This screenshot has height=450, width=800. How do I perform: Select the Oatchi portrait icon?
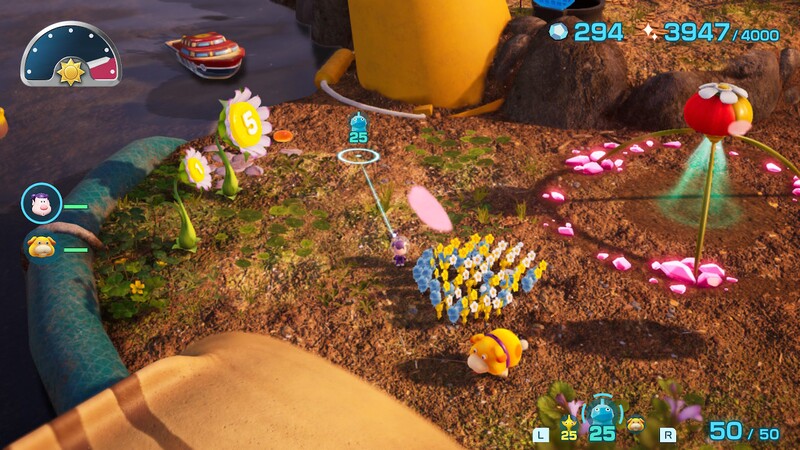41,247
